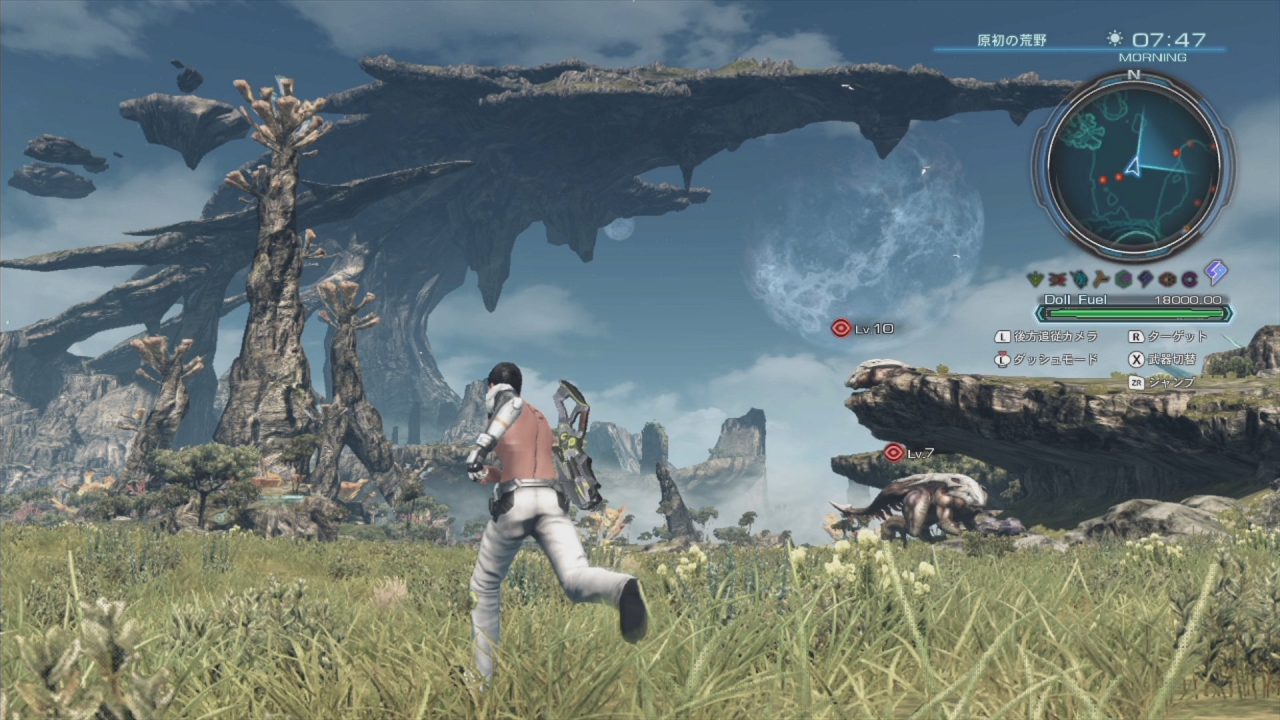Viewport: 1280px width, 720px height.
Task: Target the Lv 7 enemy marker
Action: pyautogui.click(x=894, y=452)
